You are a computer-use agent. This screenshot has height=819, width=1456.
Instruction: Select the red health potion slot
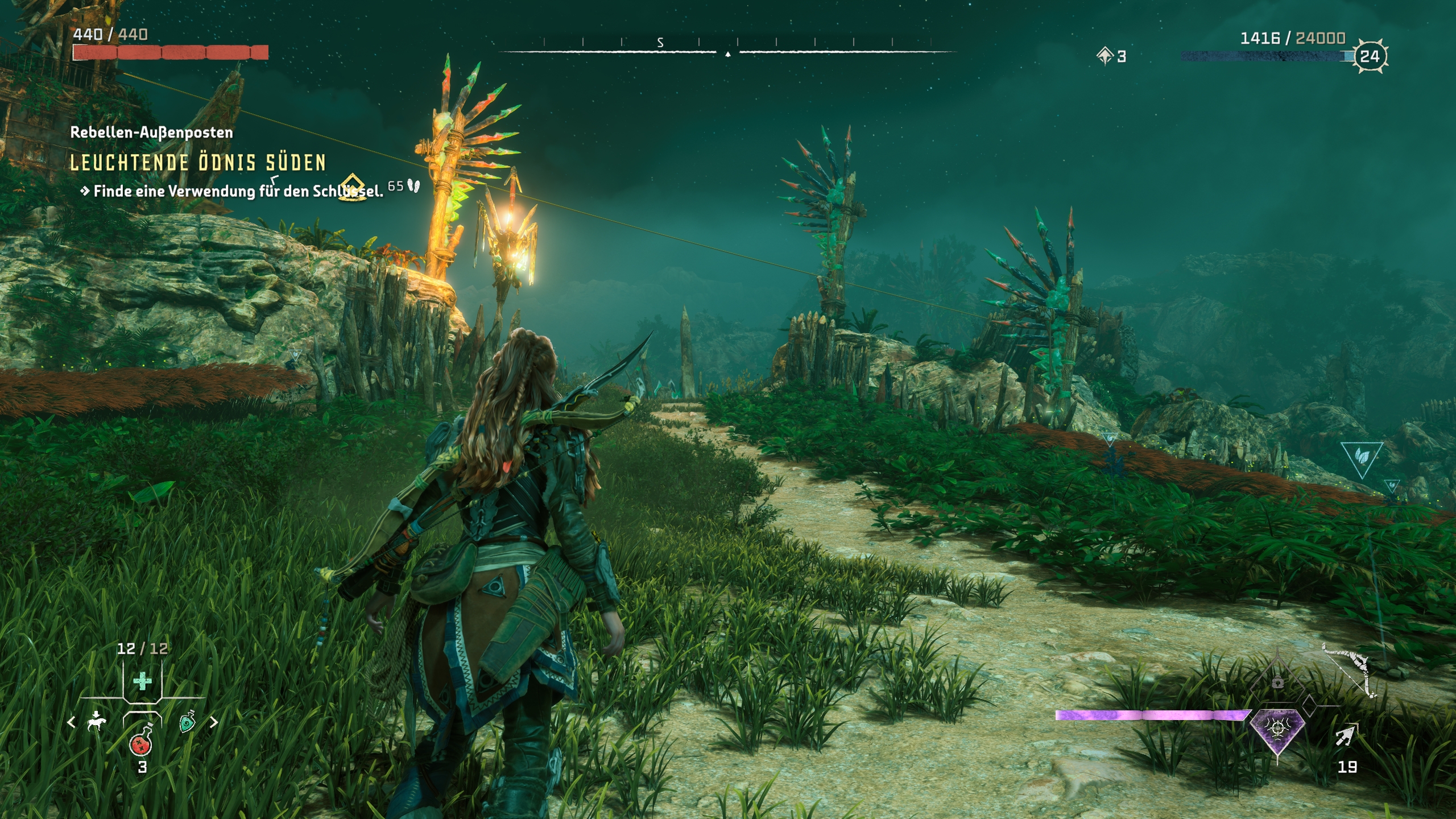pos(140,742)
